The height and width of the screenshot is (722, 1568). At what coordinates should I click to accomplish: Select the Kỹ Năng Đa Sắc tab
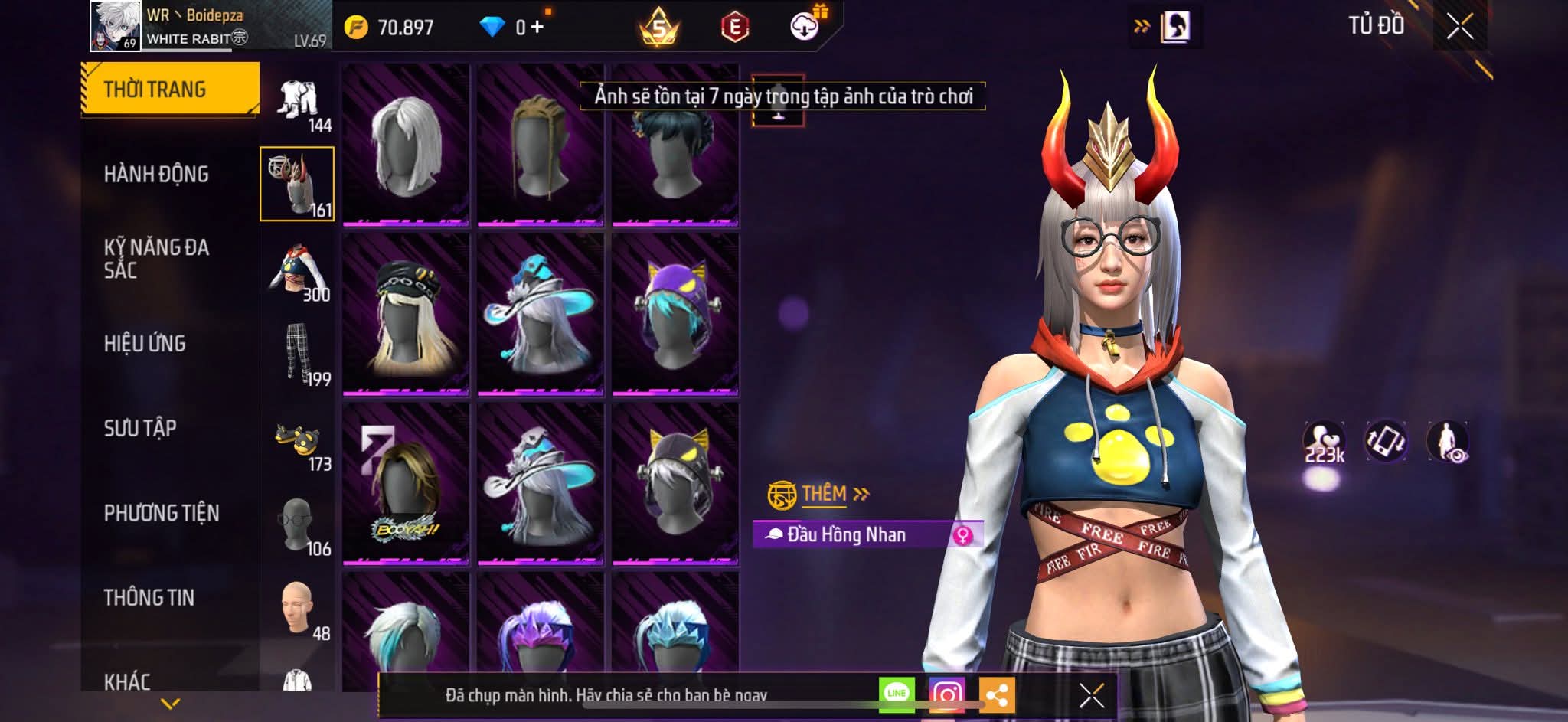point(156,259)
